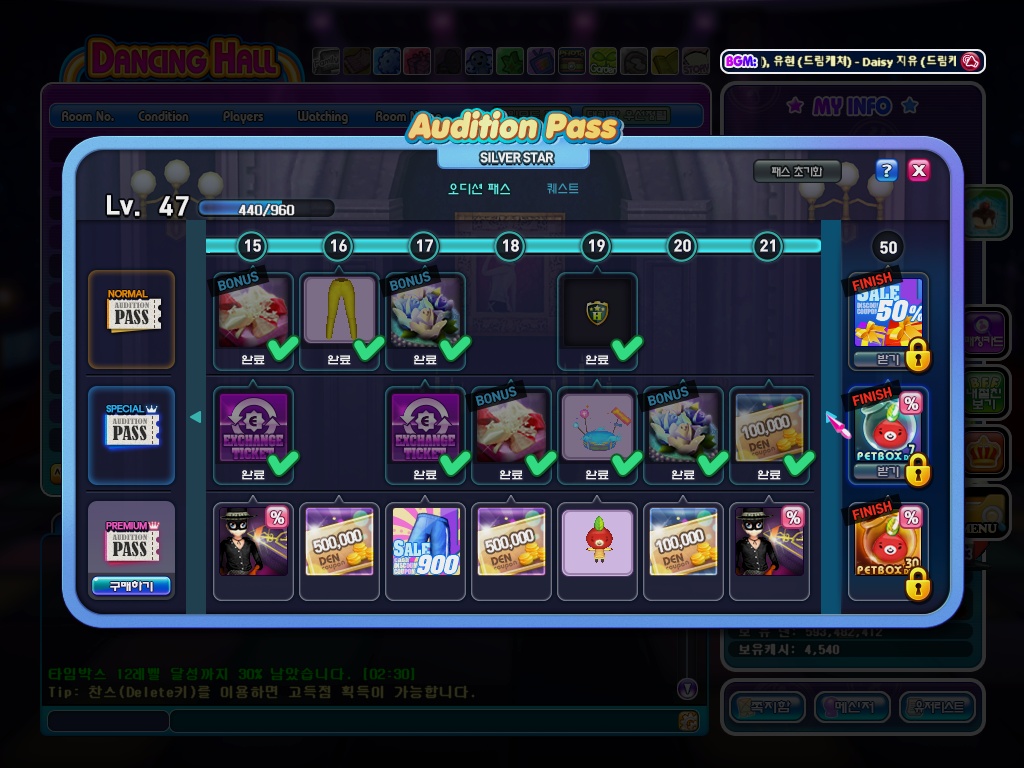Select the Normal Audition Pass ticket
Screen dimensions: 1024x768
pos(130,318)
